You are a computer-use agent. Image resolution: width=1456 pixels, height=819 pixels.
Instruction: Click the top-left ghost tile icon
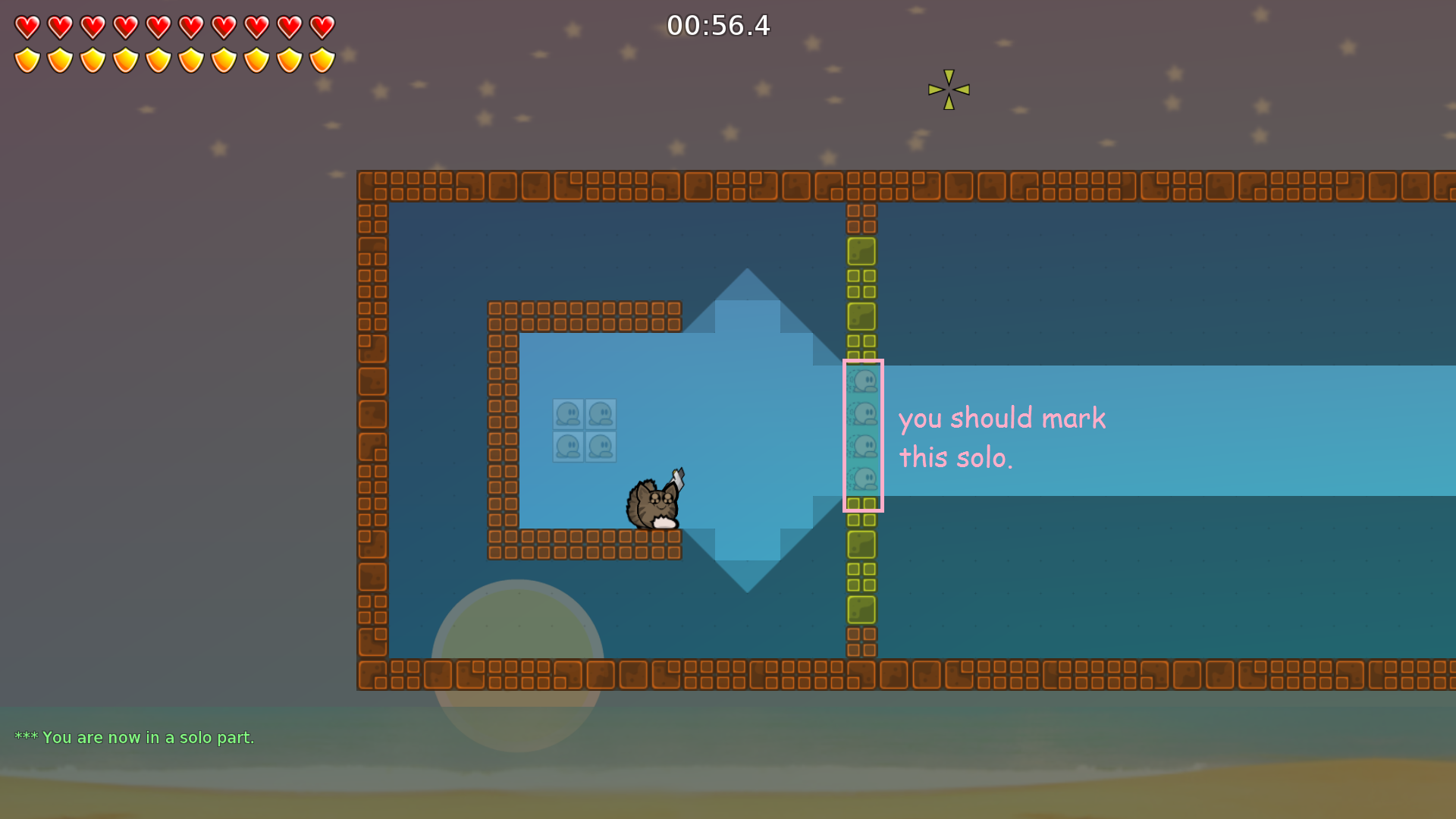567,413
